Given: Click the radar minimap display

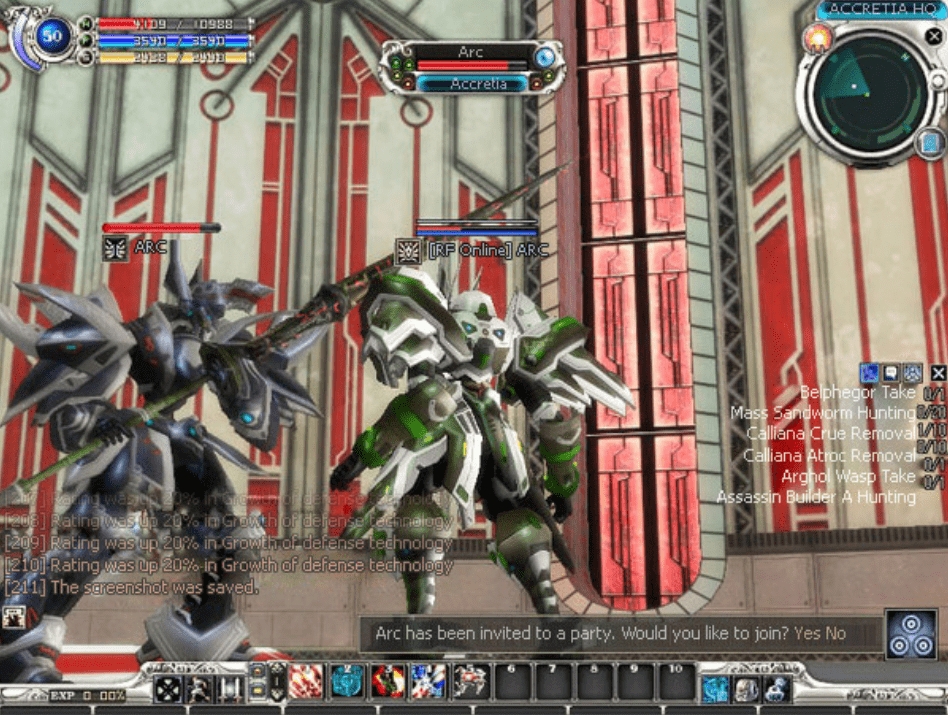Looking at the screenshot, I should [857, 90].
